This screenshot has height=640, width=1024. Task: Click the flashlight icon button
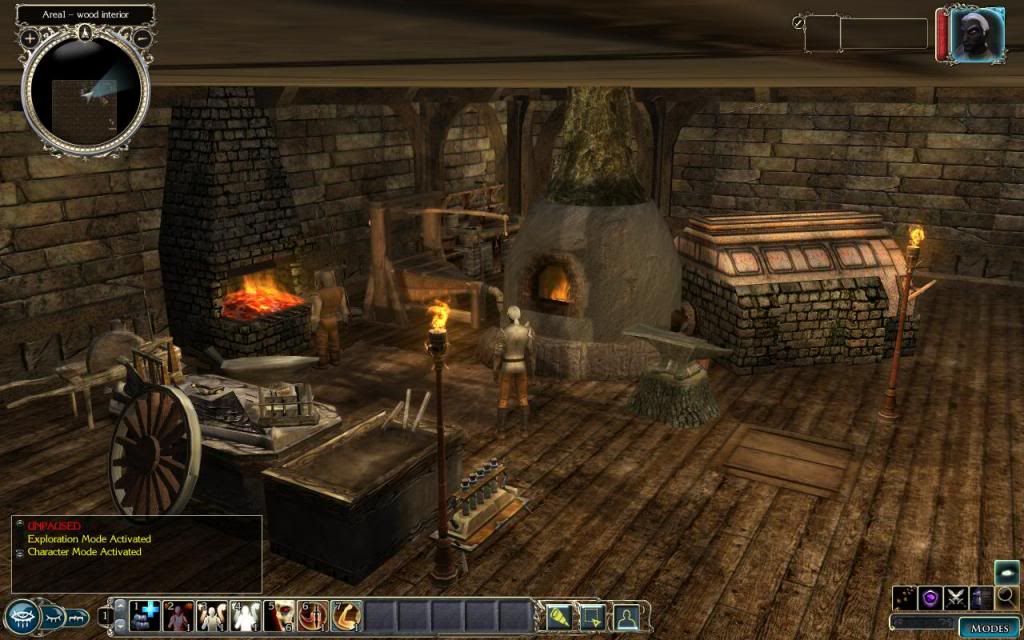point(557,615)
